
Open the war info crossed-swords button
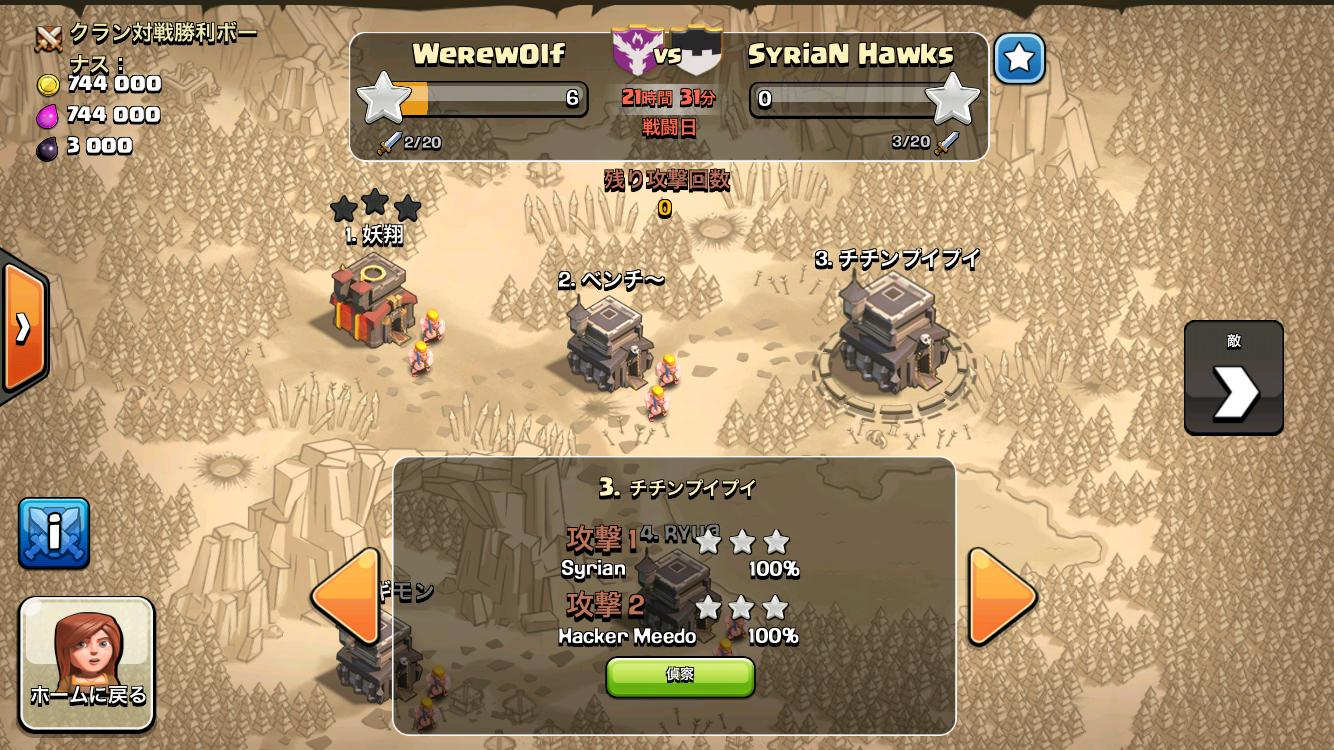pyautogui.click(x=54, y=533)
